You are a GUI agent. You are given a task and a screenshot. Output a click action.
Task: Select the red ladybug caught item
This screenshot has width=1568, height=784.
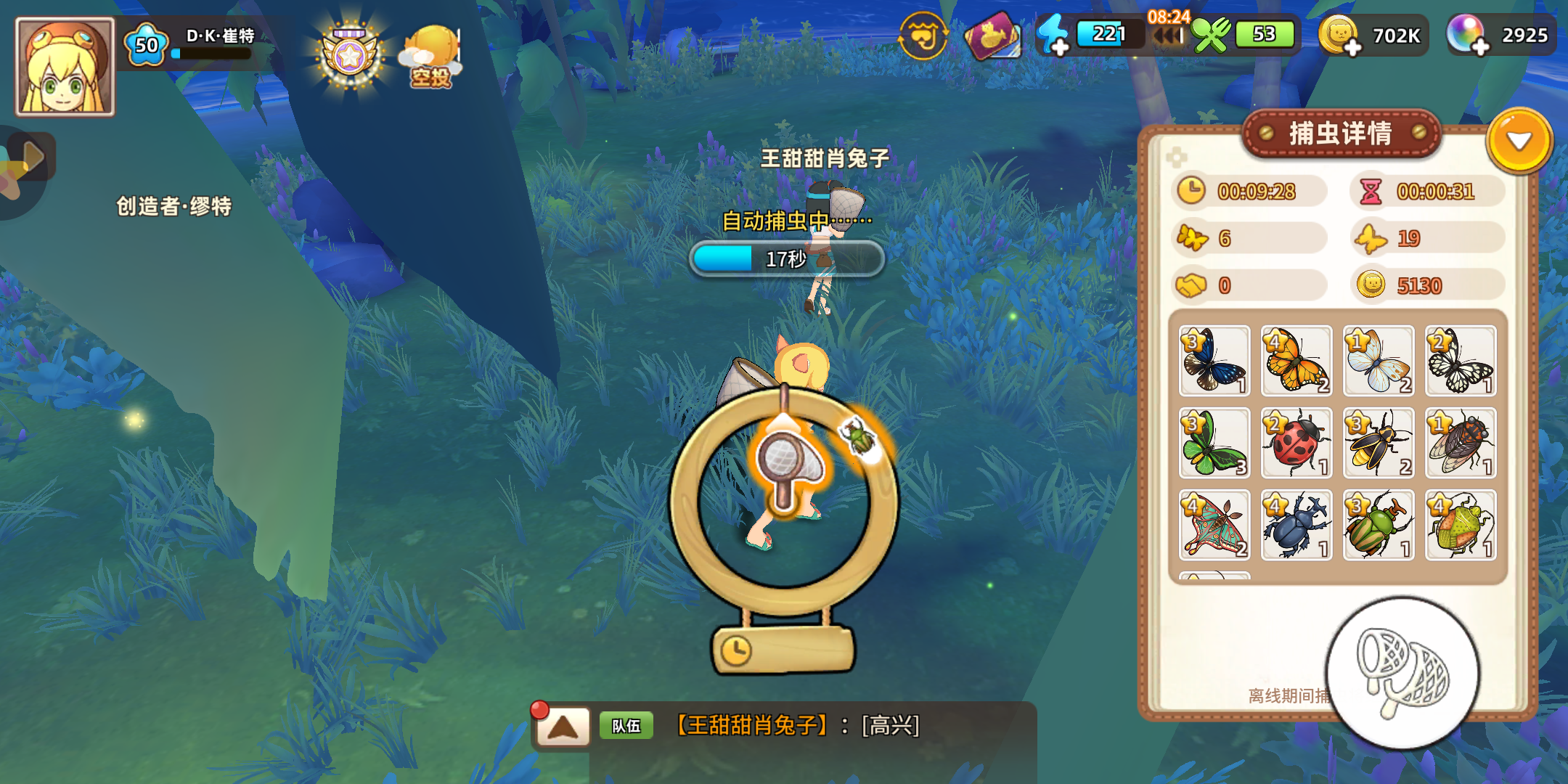click(x=1297, y=444)
